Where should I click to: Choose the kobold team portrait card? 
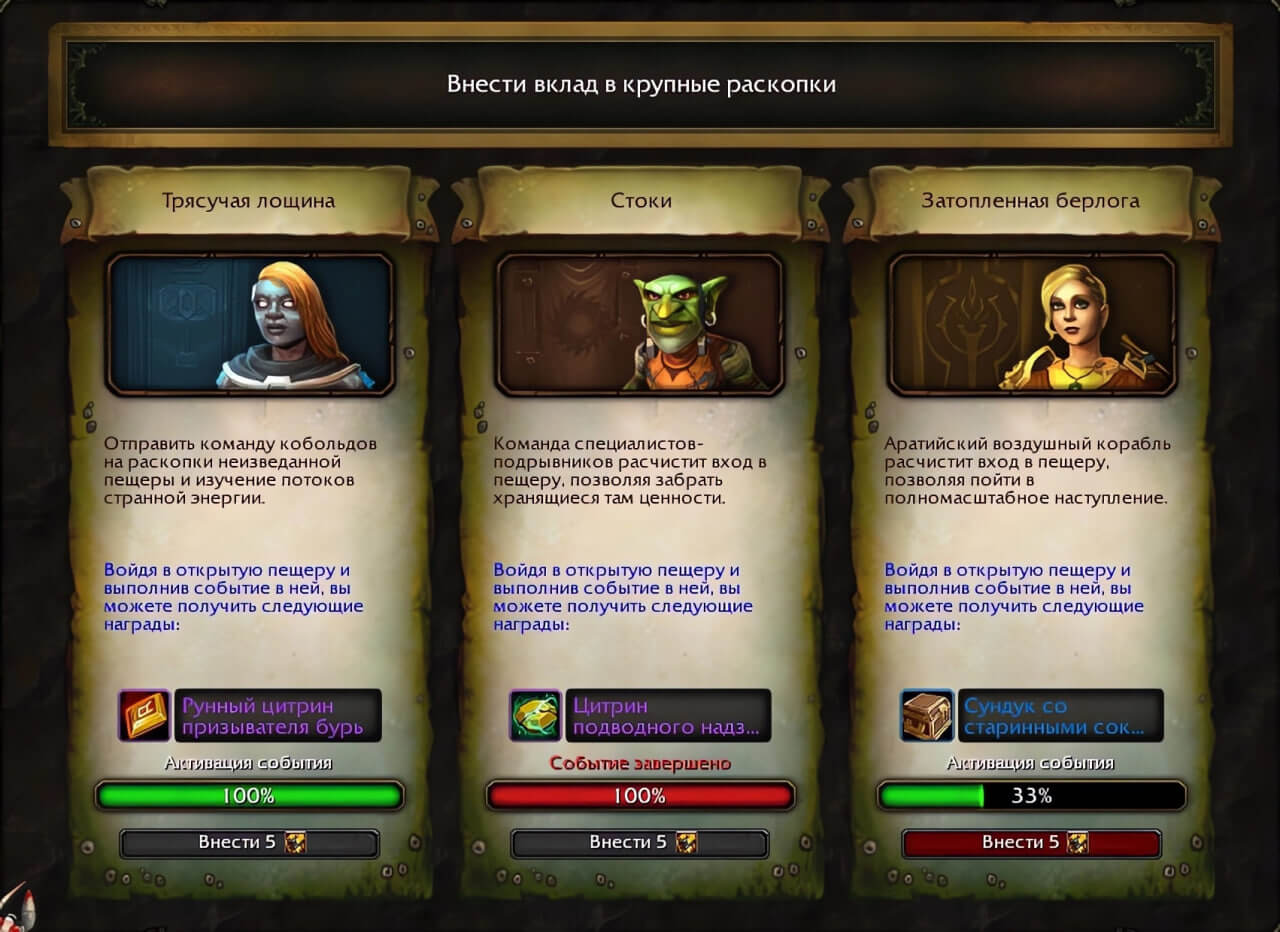(250, 324)
